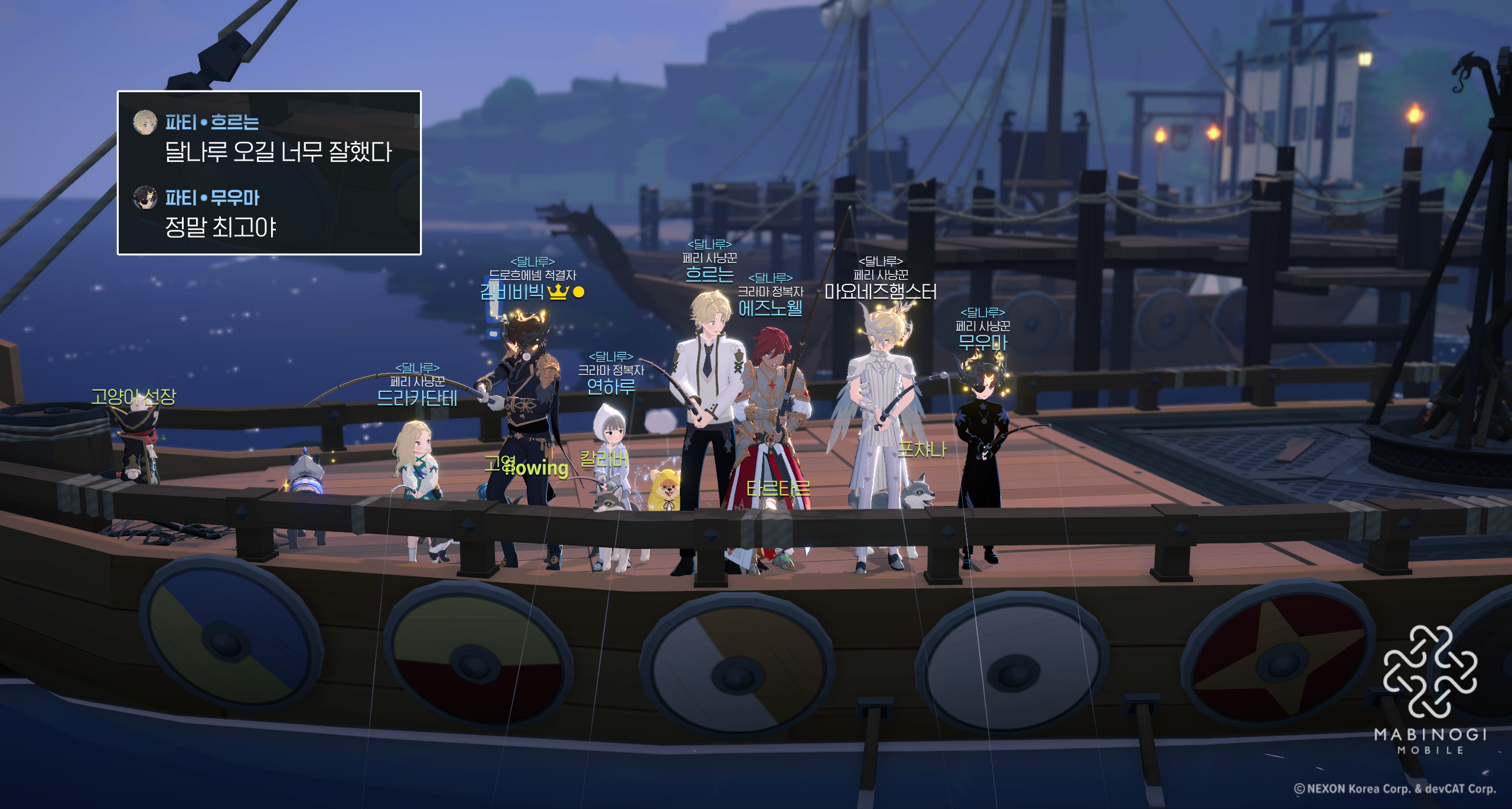Viewport: 1512px width, 809px height.
Task: Click 무우마's party chat message
Action: pyautogui.click(x=220, y=227)
